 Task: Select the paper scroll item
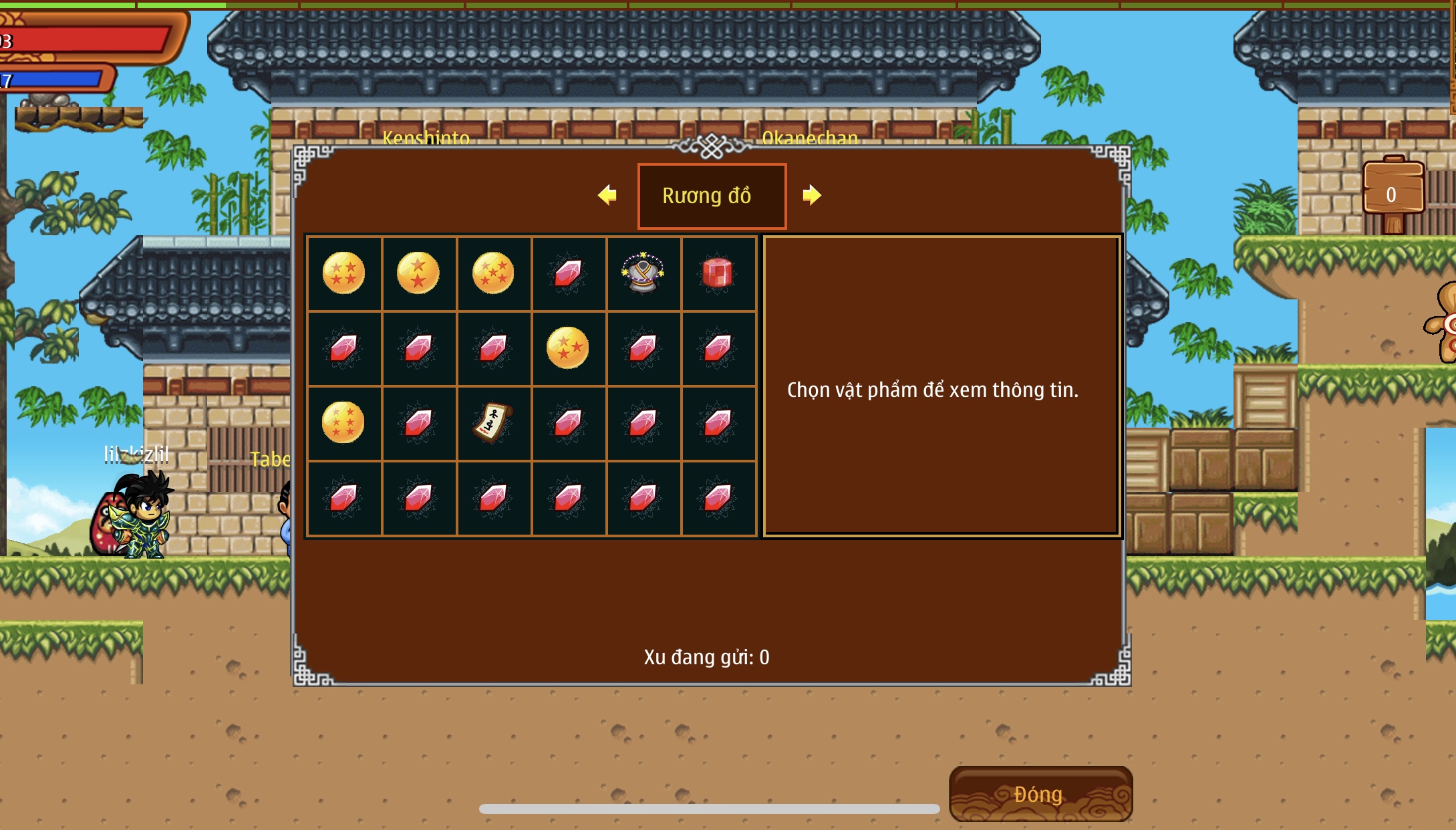point(493,423)
